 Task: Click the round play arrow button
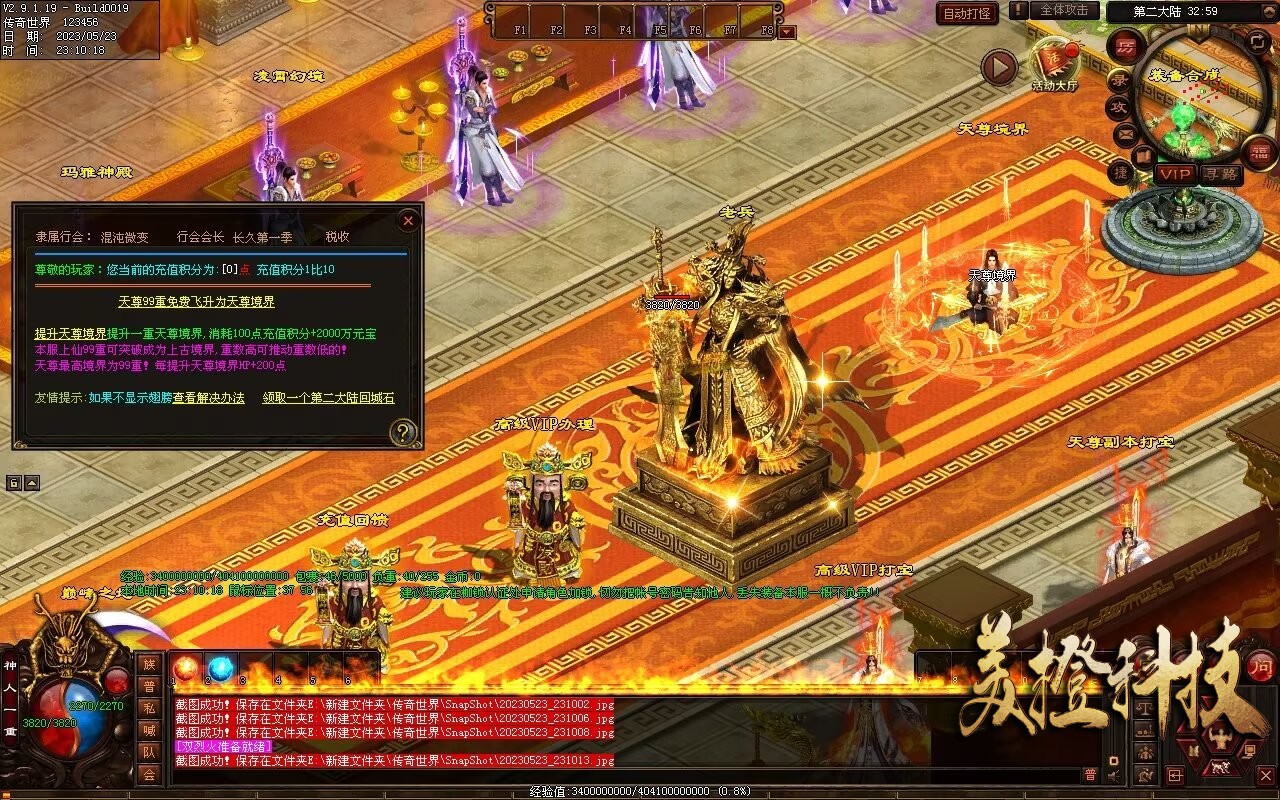(x=998, y=68)
